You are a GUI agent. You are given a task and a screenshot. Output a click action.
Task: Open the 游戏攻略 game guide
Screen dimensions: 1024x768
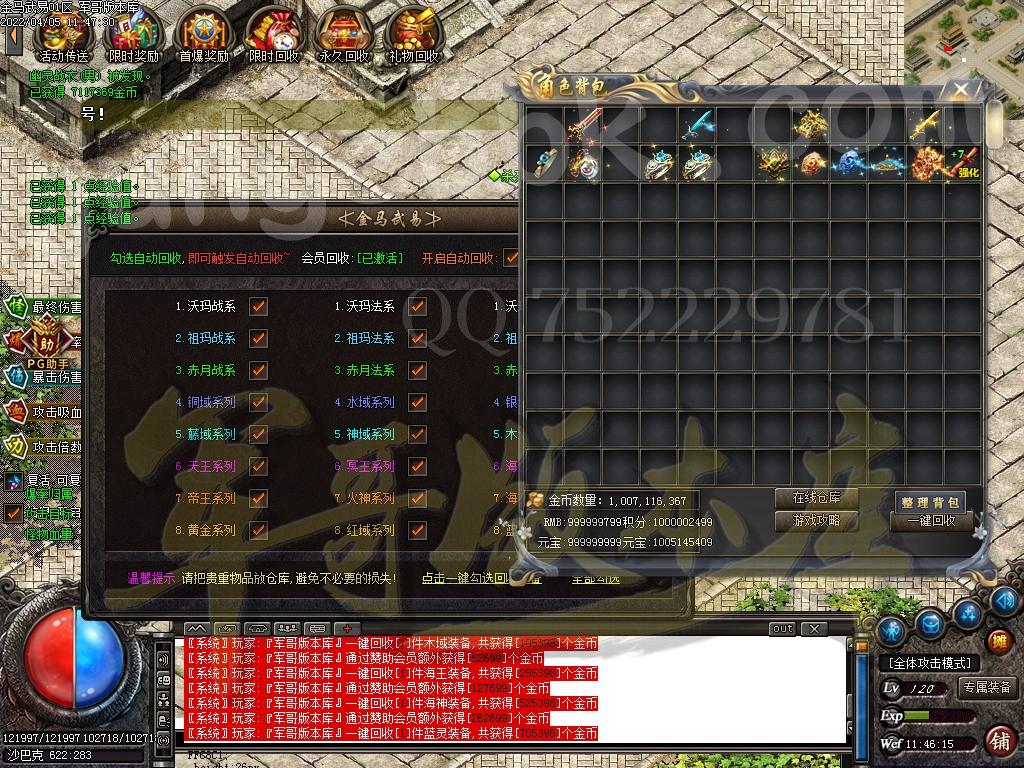[817, 520]
